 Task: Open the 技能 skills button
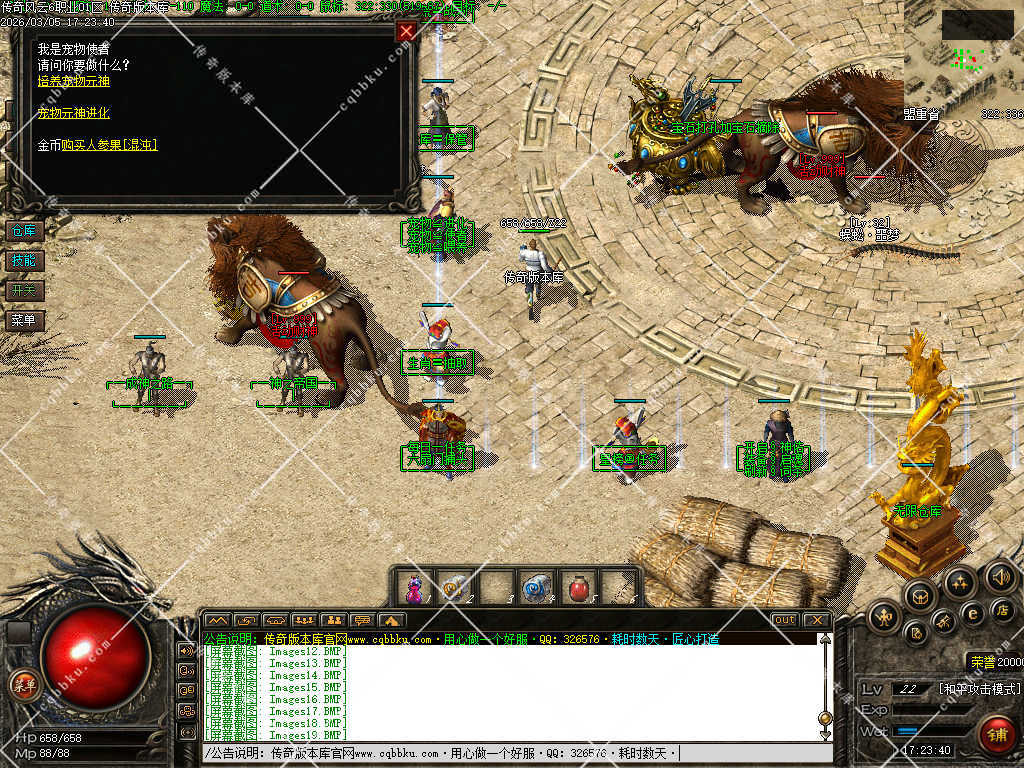(x=23, y=261)
